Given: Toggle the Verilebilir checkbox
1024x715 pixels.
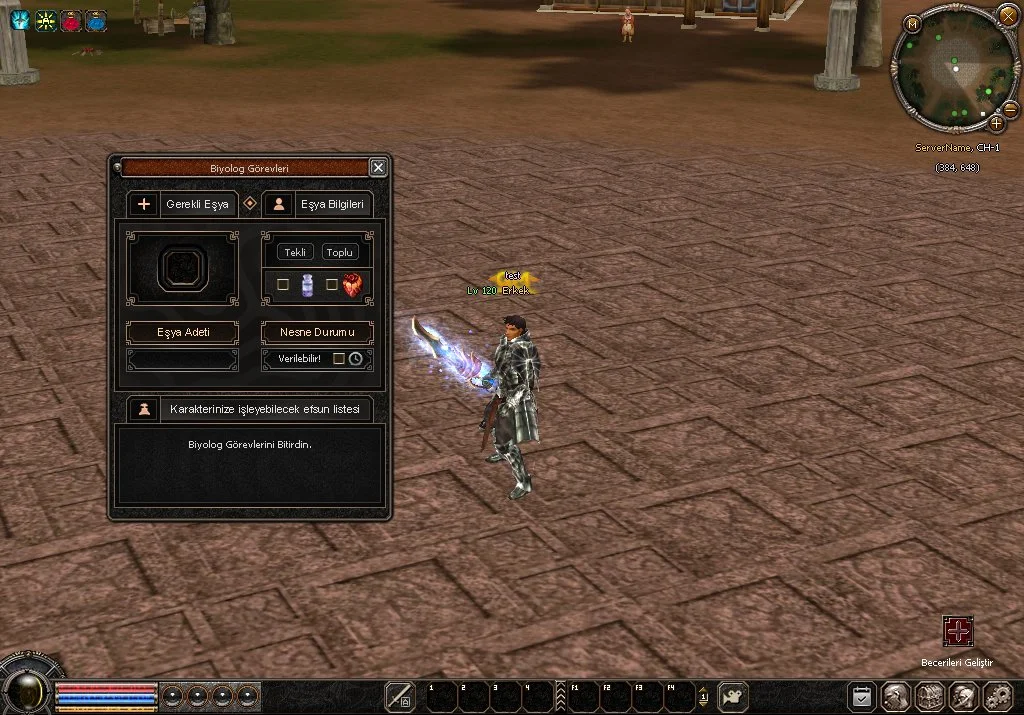Looking at the screenshot, I should (339, 358).
